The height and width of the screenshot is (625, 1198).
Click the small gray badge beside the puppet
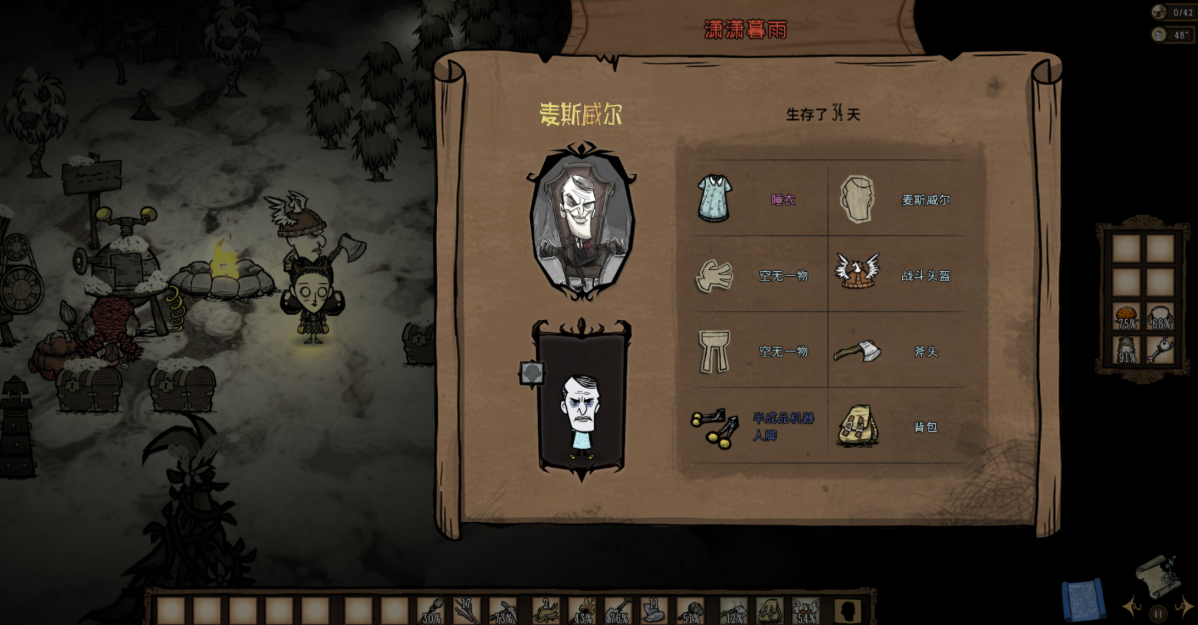point(532,373)
